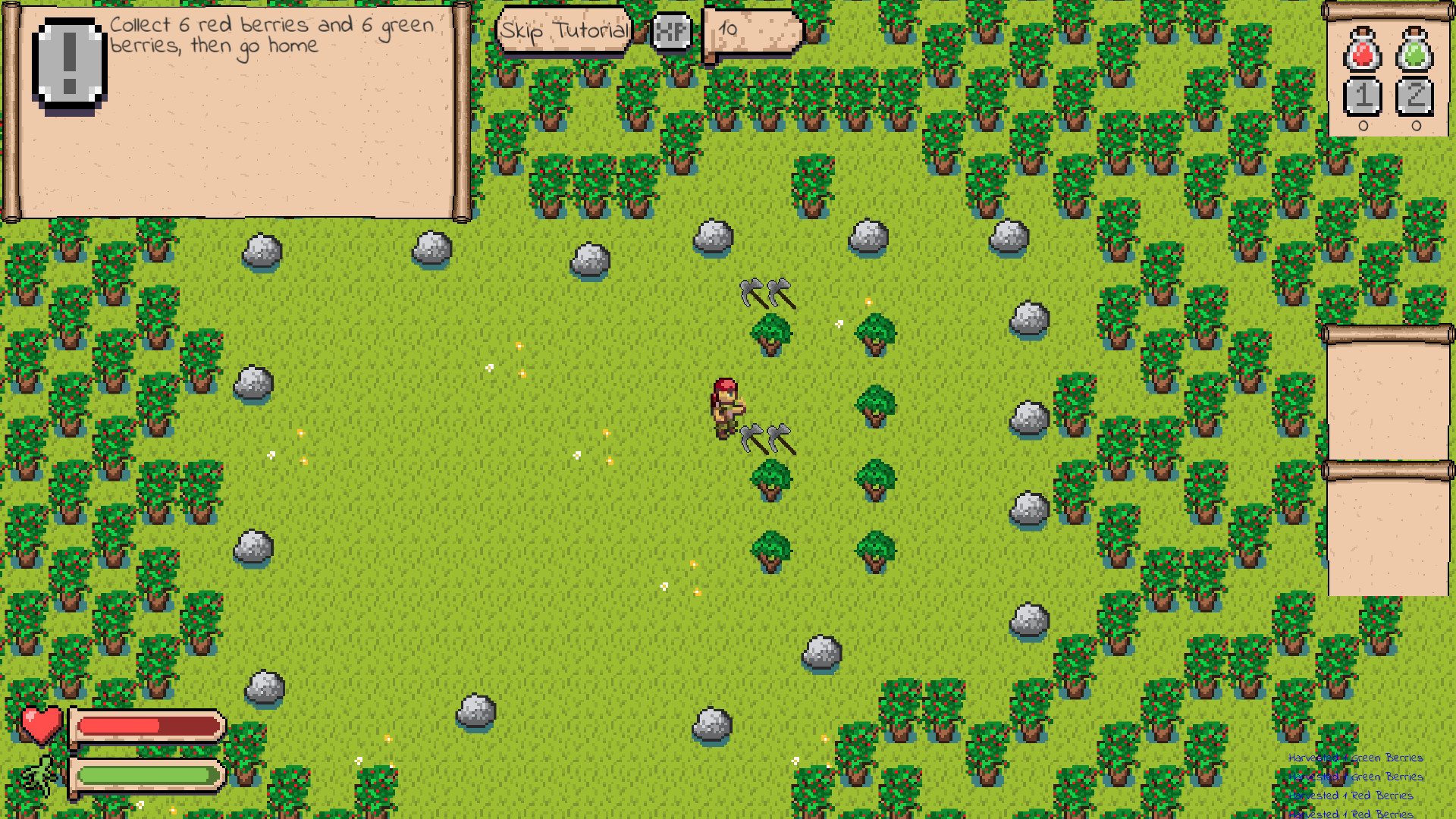Viewport: 1456px width, 819px height.
Task: Select hotbar slot 2
Action: [x=1417, y=97]
